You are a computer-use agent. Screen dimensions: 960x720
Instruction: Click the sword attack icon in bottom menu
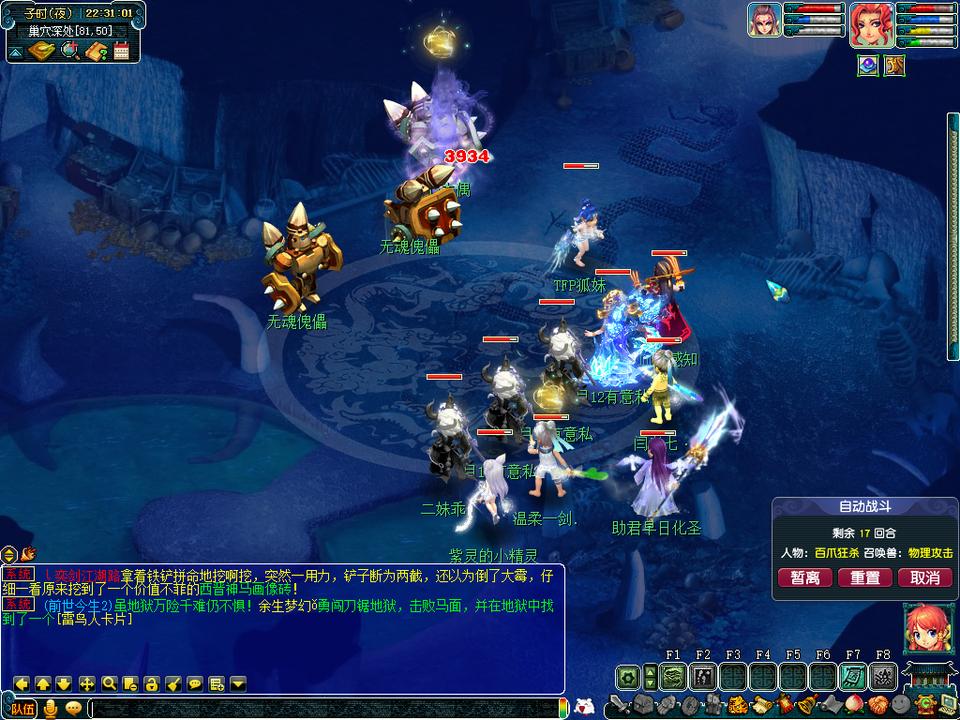point(617,705)
